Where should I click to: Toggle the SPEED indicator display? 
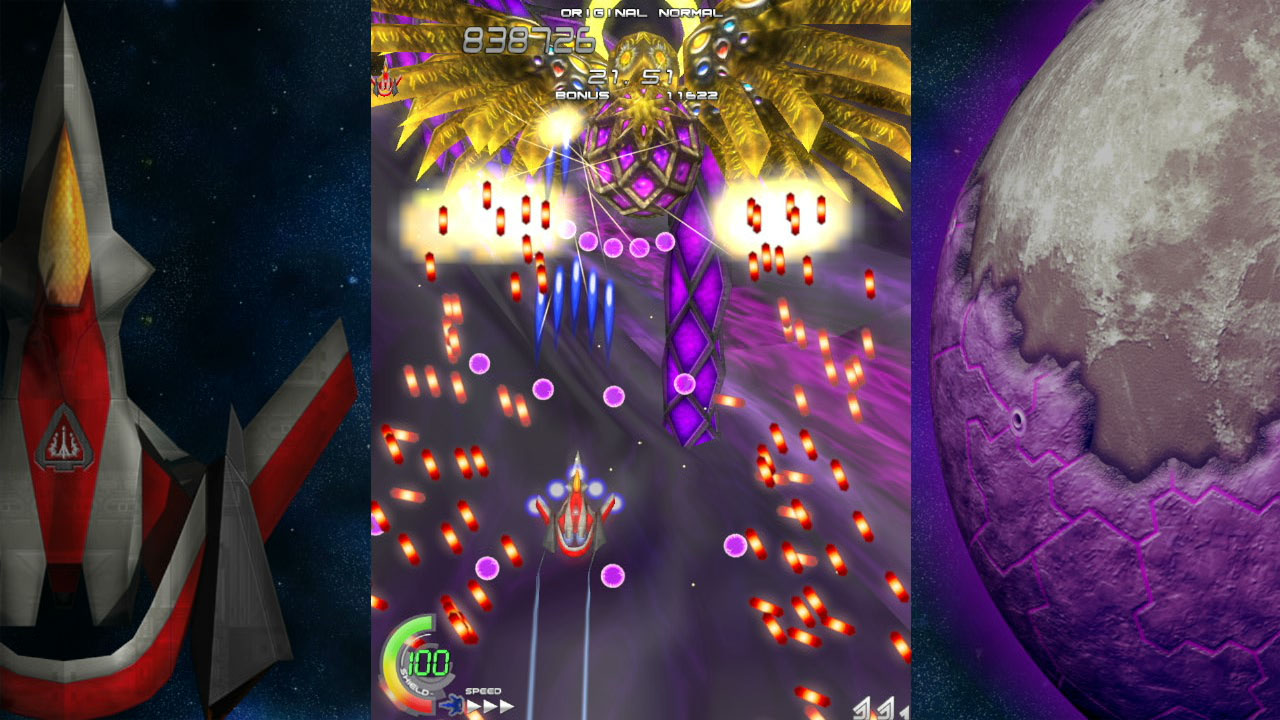point(484,689)
